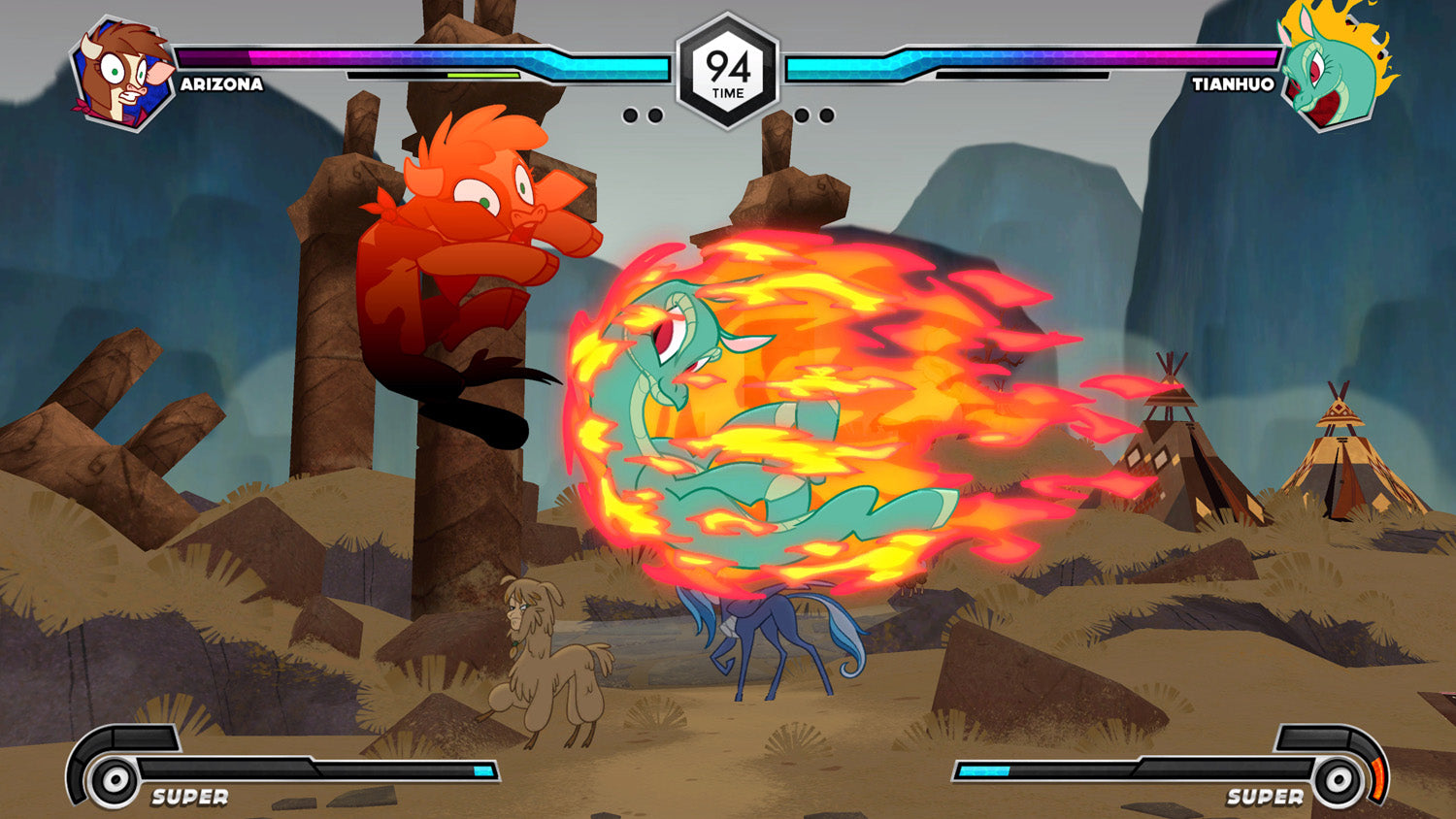Click the orange notch capping Tianhuo's SUPER meter
Viewport: 1456px width, 819px height.
tap(1378, 776)
